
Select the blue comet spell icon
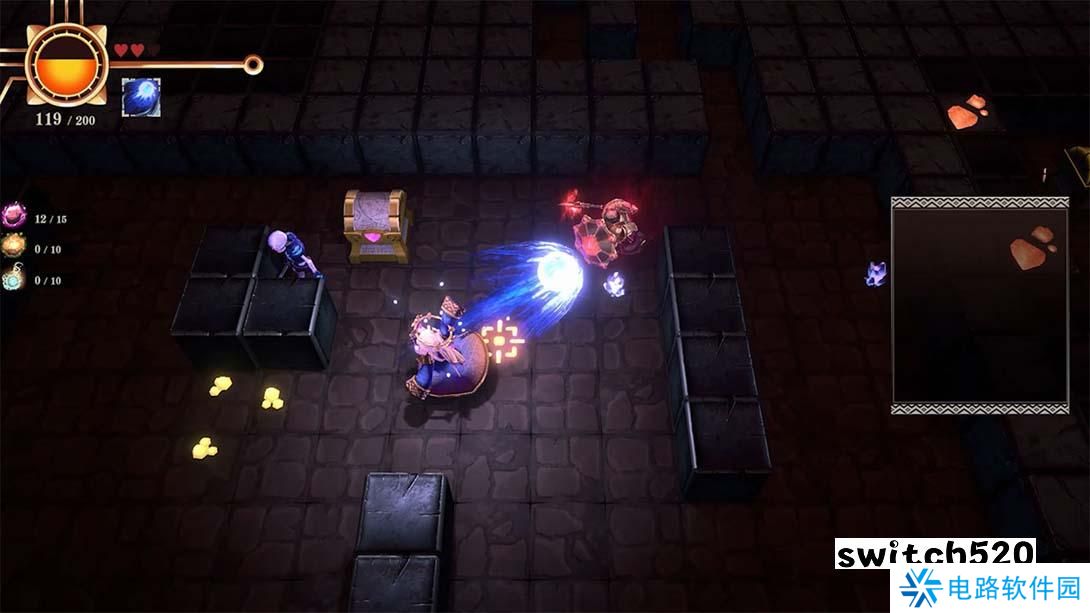[141, 97]
